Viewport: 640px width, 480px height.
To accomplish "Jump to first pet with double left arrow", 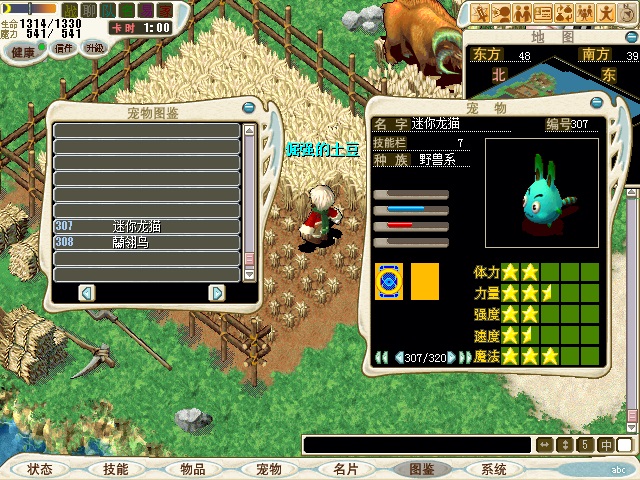I will [x=381, y=357].
